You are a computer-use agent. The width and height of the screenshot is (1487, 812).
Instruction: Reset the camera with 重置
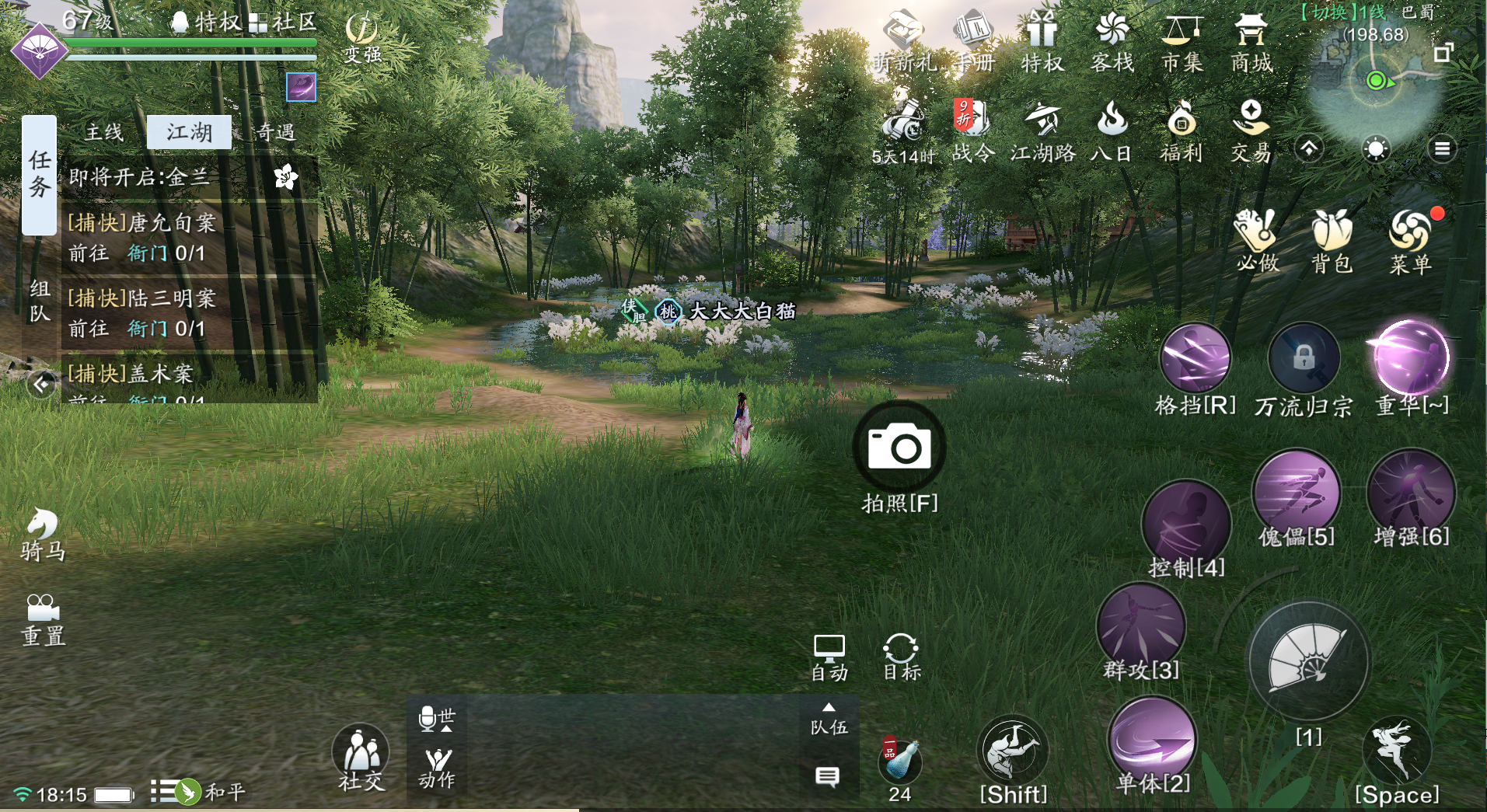click(43, 619)
